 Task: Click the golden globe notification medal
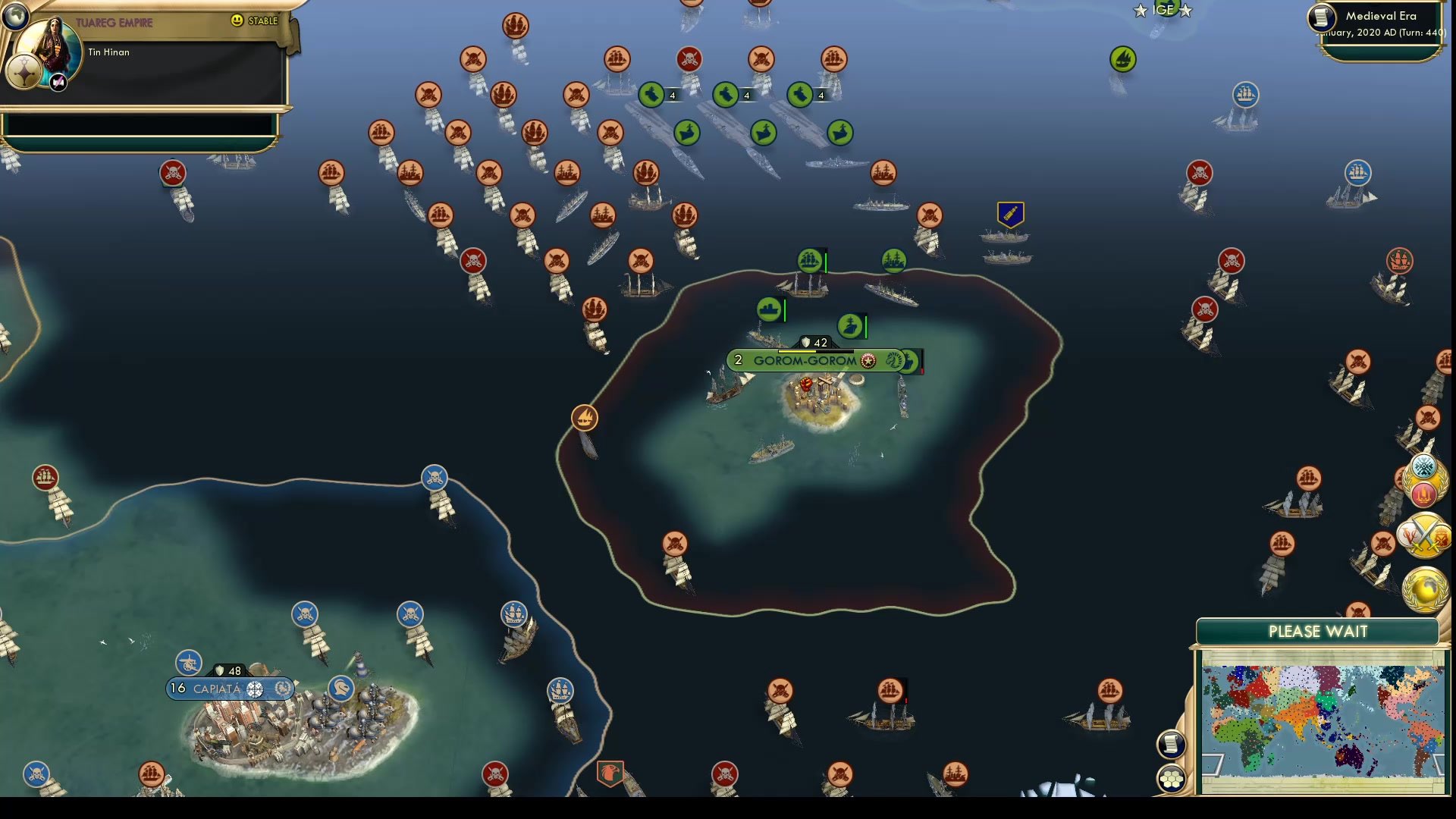(1424, 588)
